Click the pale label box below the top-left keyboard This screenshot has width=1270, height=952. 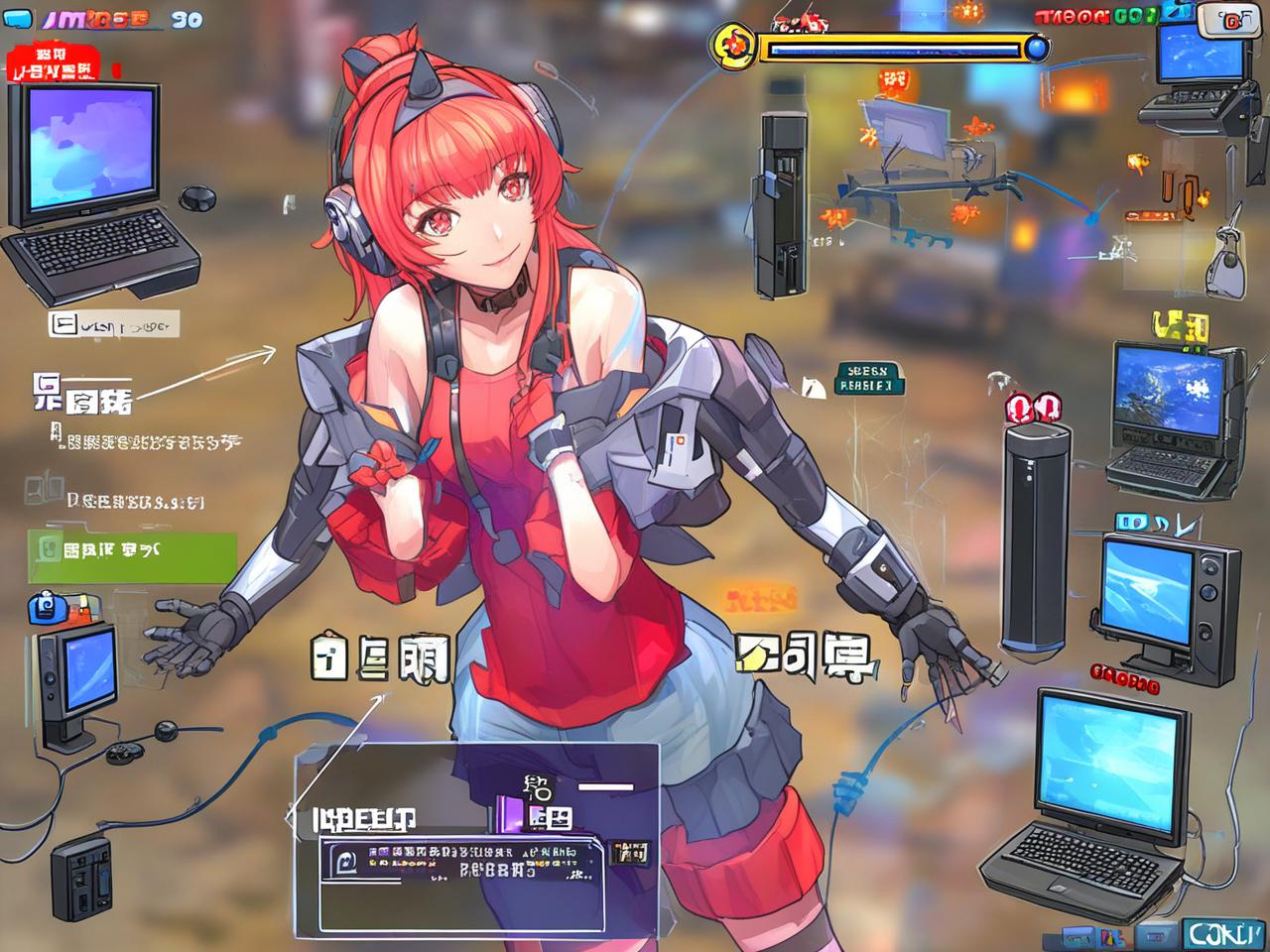[x=113, y=324]
